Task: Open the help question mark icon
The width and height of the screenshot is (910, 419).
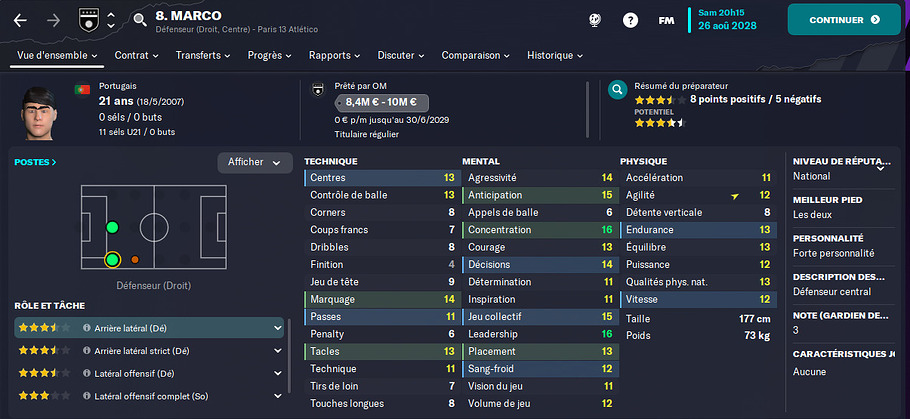Action: click(630, 20)
